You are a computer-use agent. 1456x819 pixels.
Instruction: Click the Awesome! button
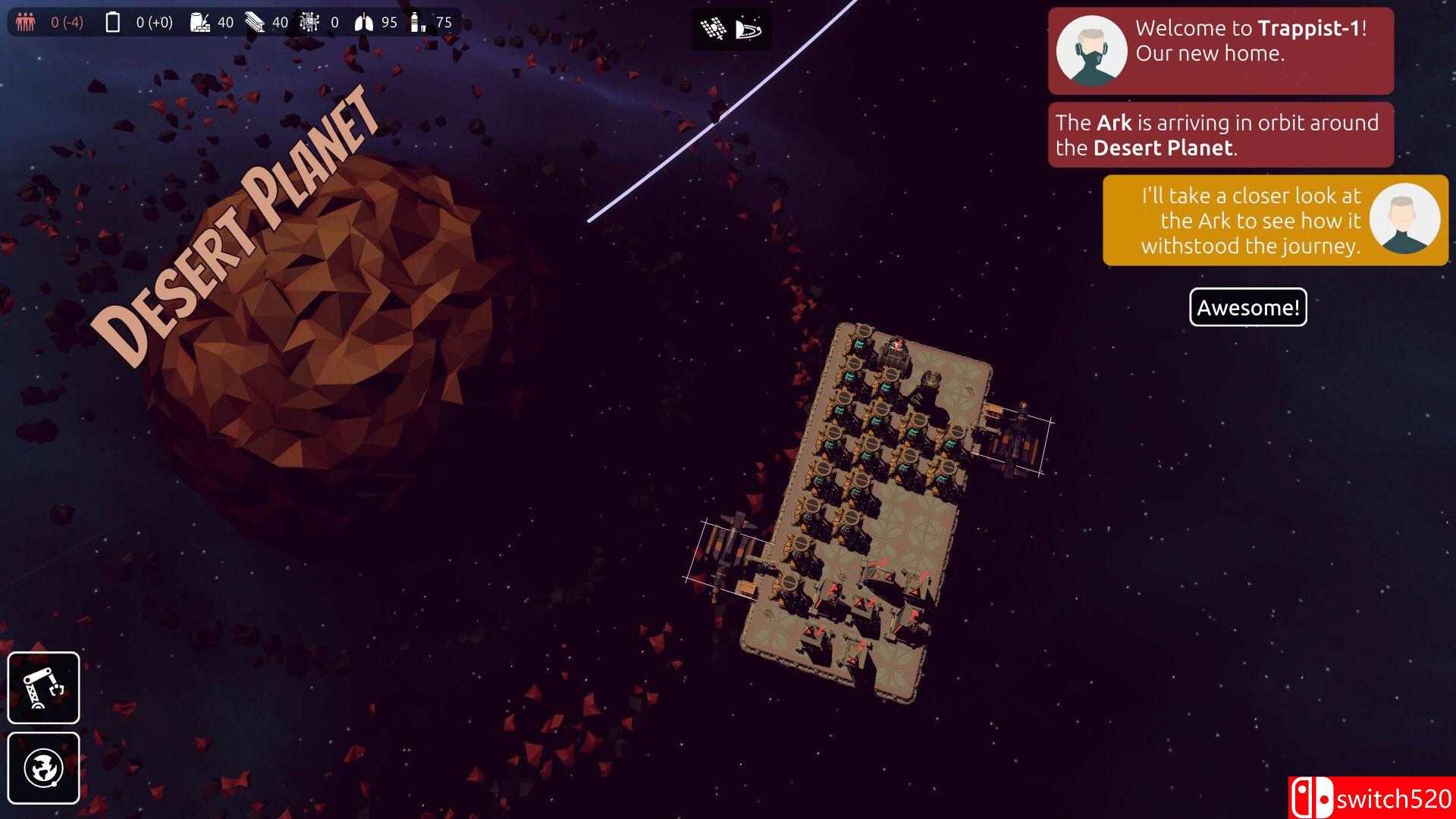coord(1247,308)
